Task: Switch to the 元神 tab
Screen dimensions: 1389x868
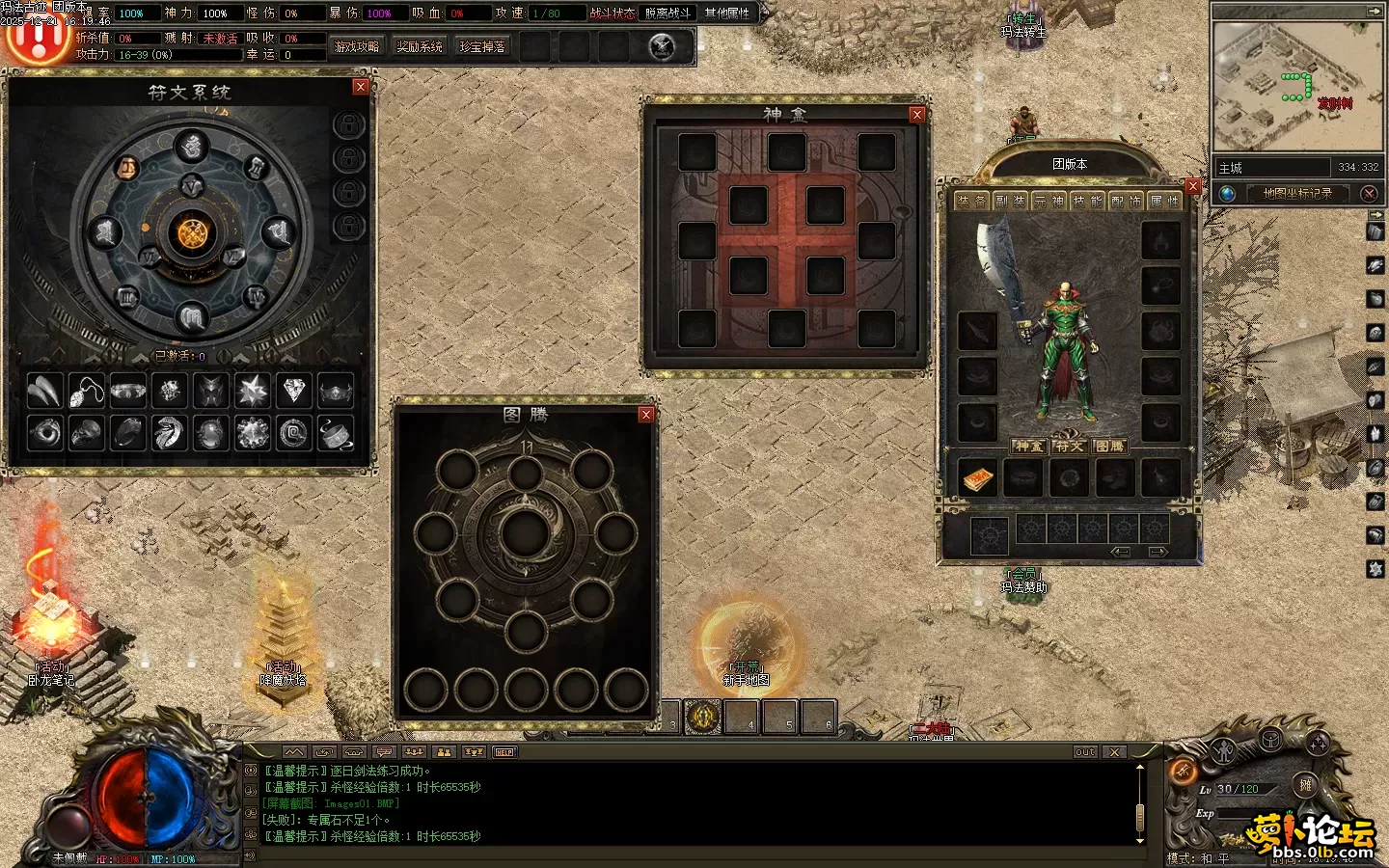Action: pyautogui.click(x=1049, y=201)
